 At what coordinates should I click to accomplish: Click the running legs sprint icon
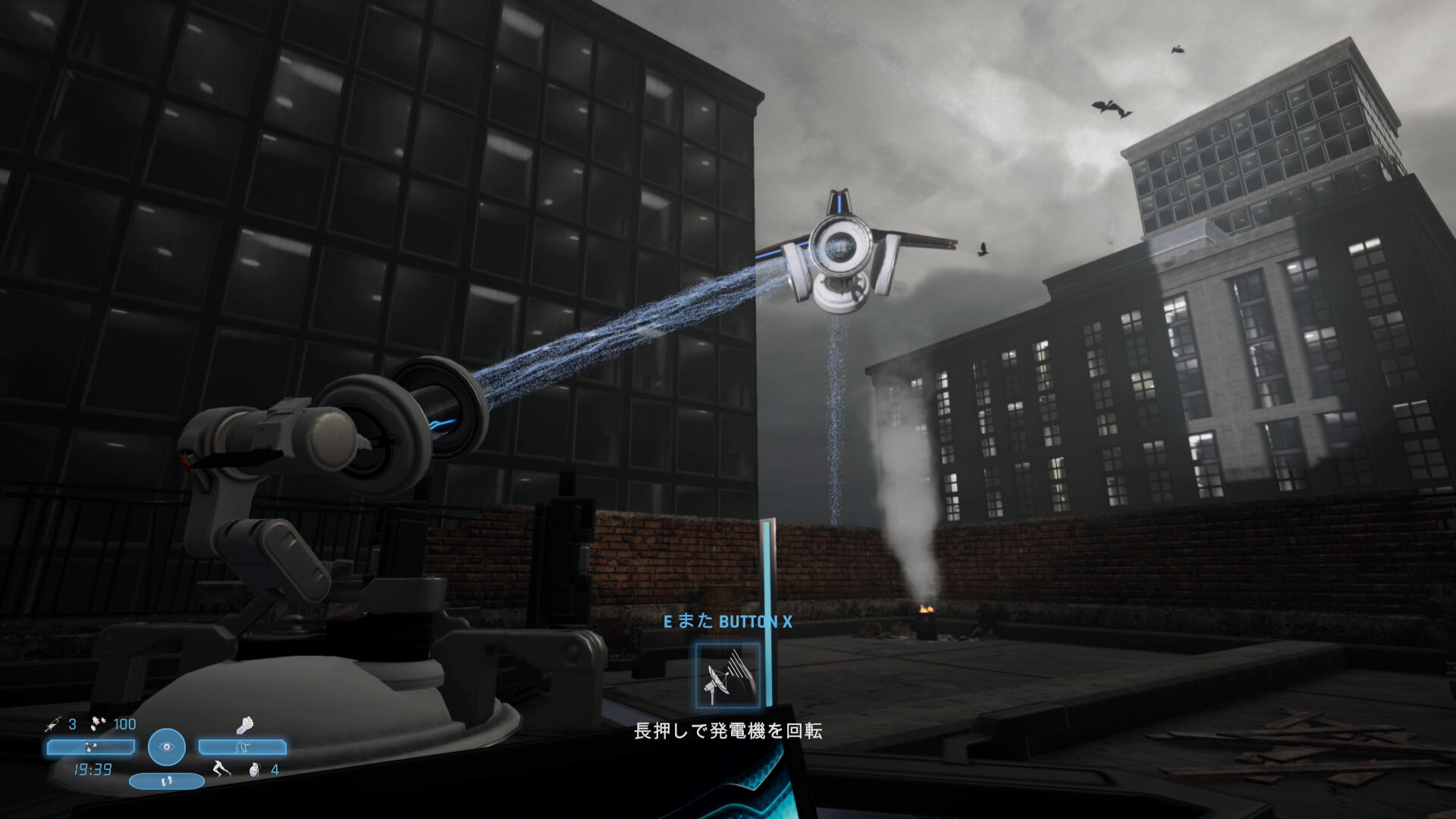coord(221,770)
